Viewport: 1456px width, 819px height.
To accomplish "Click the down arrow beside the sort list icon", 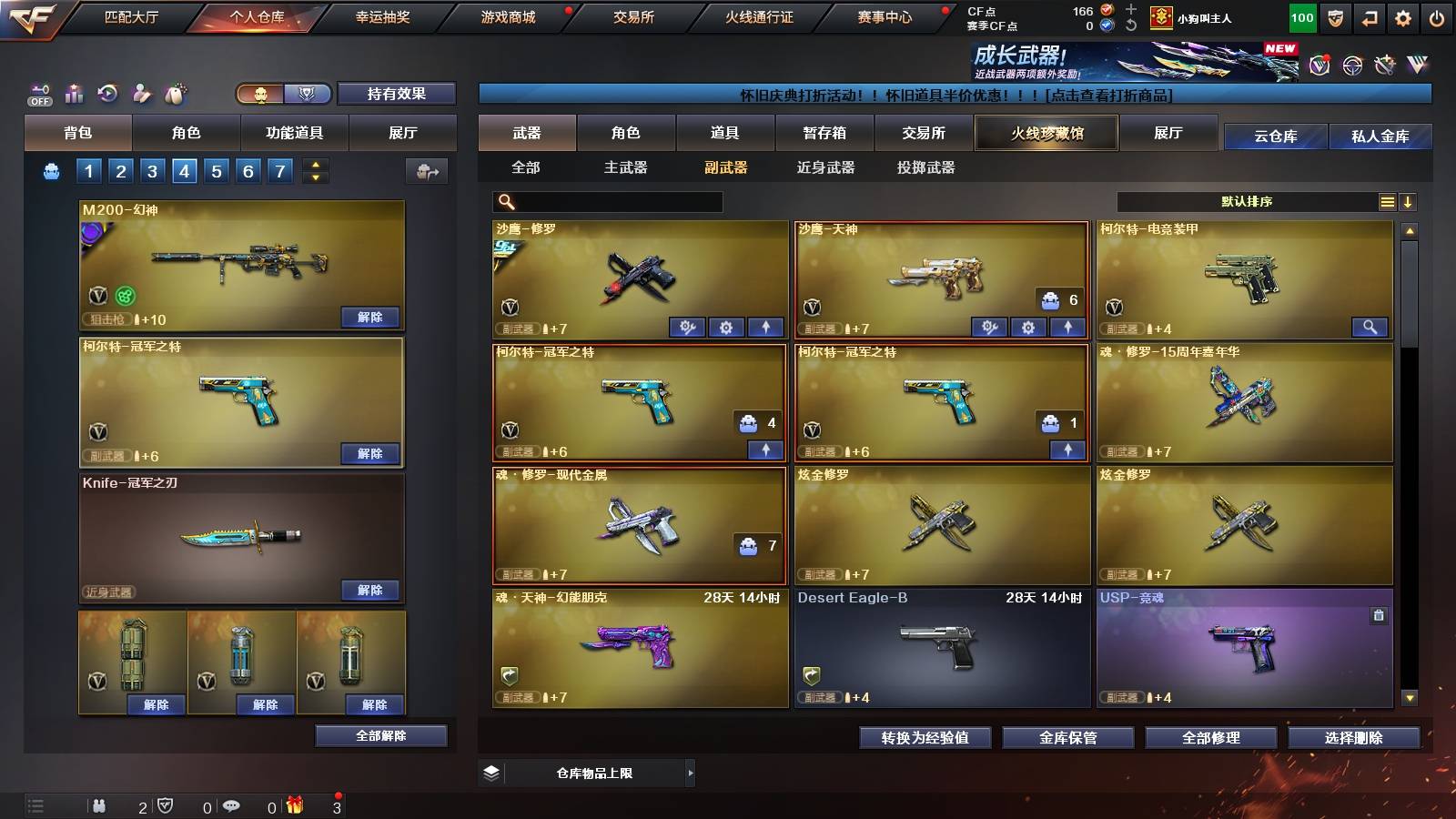I will pos(1409,201).
